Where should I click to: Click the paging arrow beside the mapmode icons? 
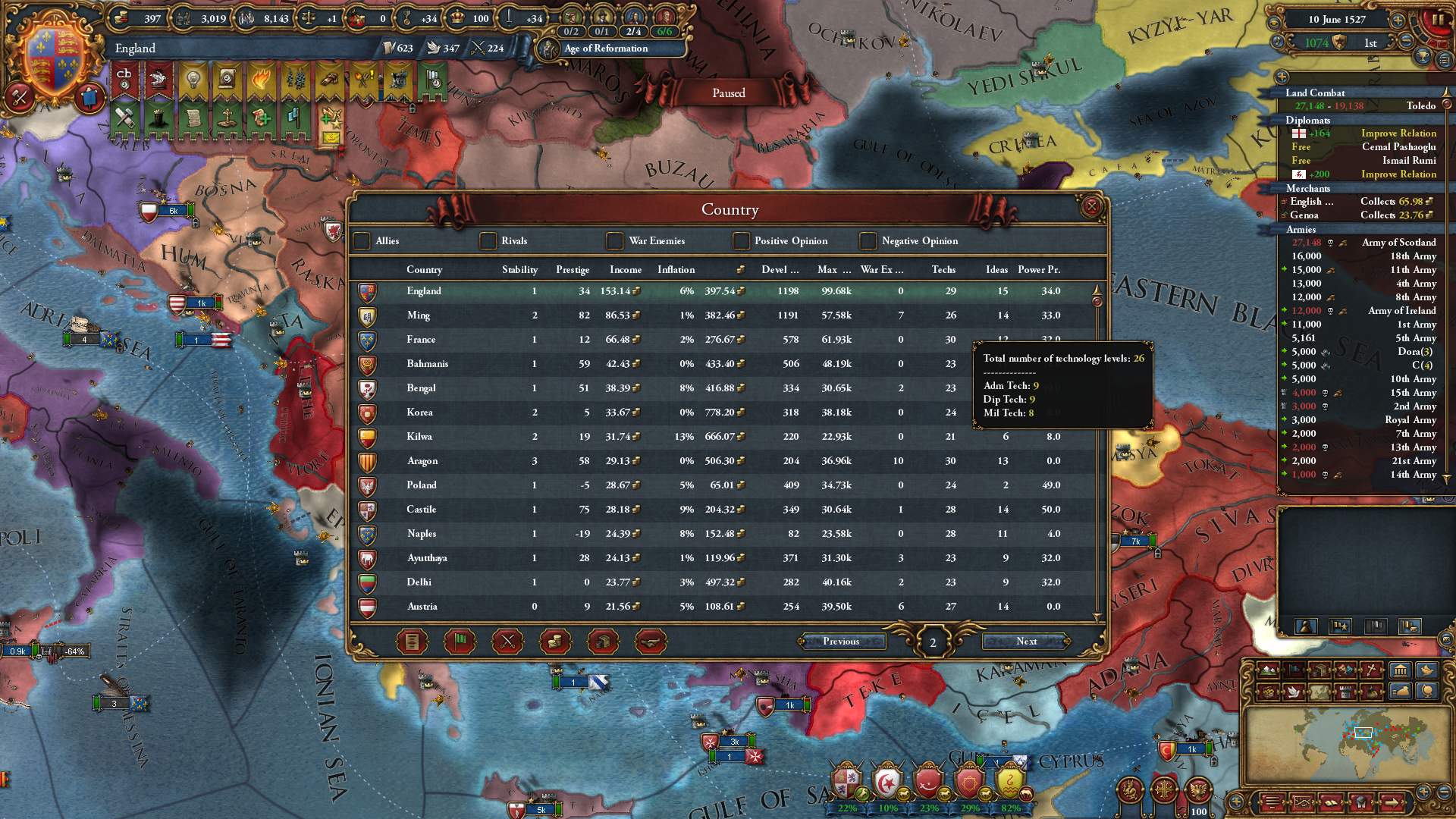pyautogui.click(x=1392, y=803)
